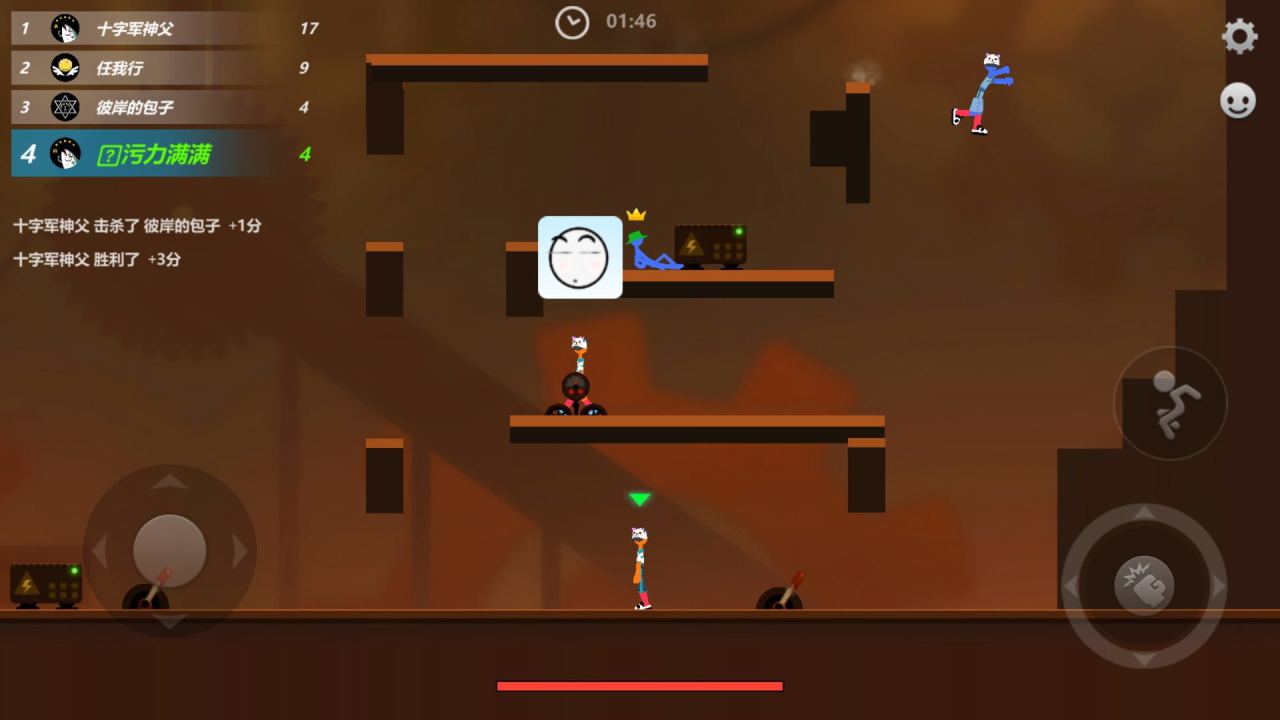Image resolution: width=1280 pixels, height=720 pixels.
Task: Select highlighted 污力满满 scoreboard row
Action: click(165, 154)
